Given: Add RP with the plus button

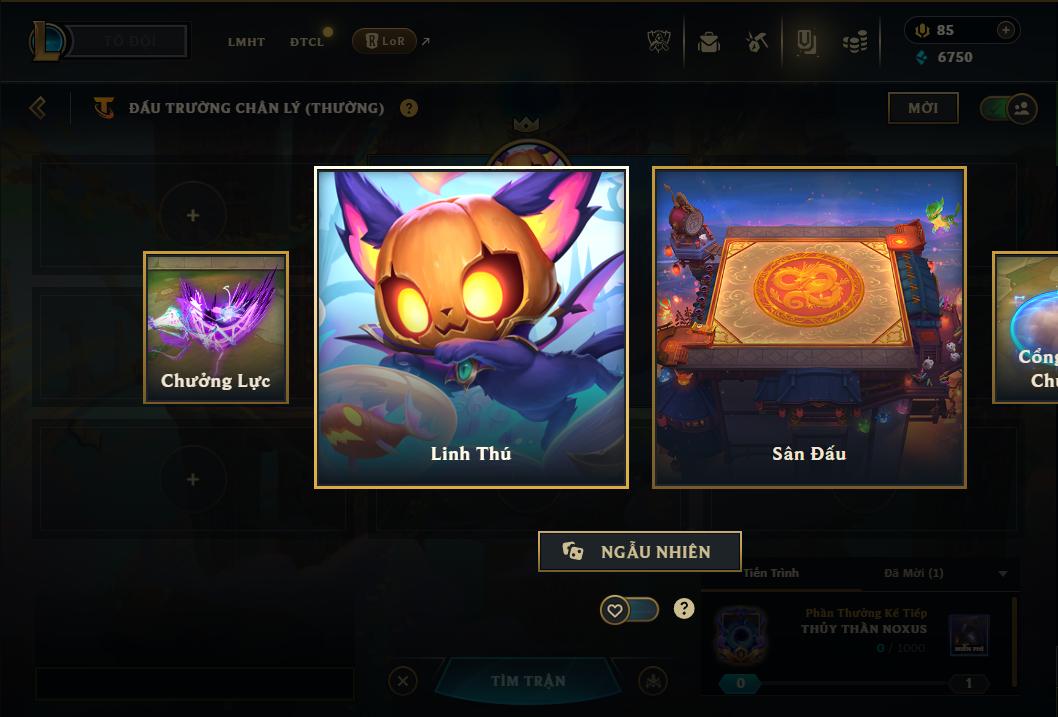Looking at the screenshot, I should point(1005,30).
